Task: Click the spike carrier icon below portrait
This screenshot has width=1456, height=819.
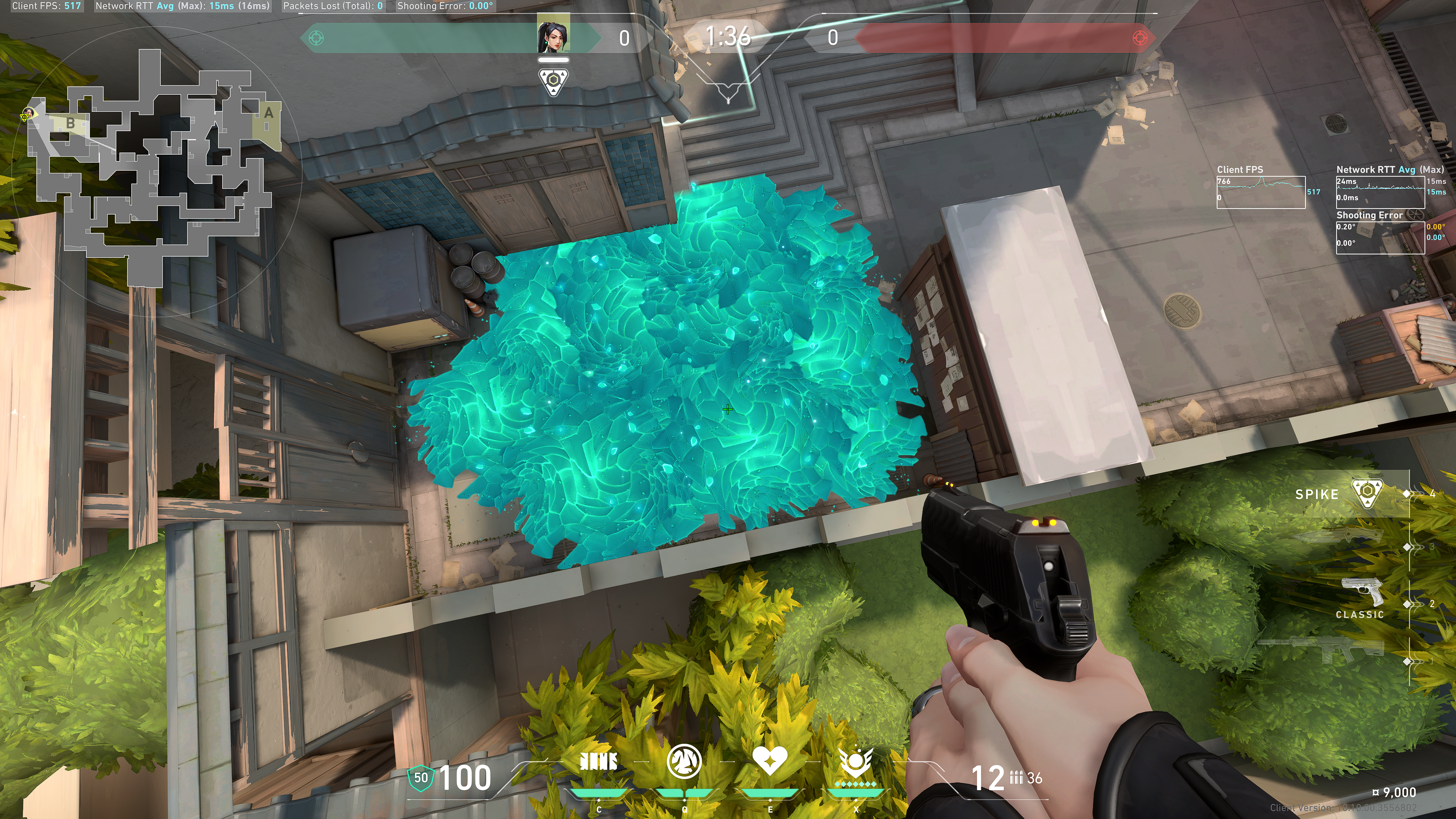Action: (553, 83)
